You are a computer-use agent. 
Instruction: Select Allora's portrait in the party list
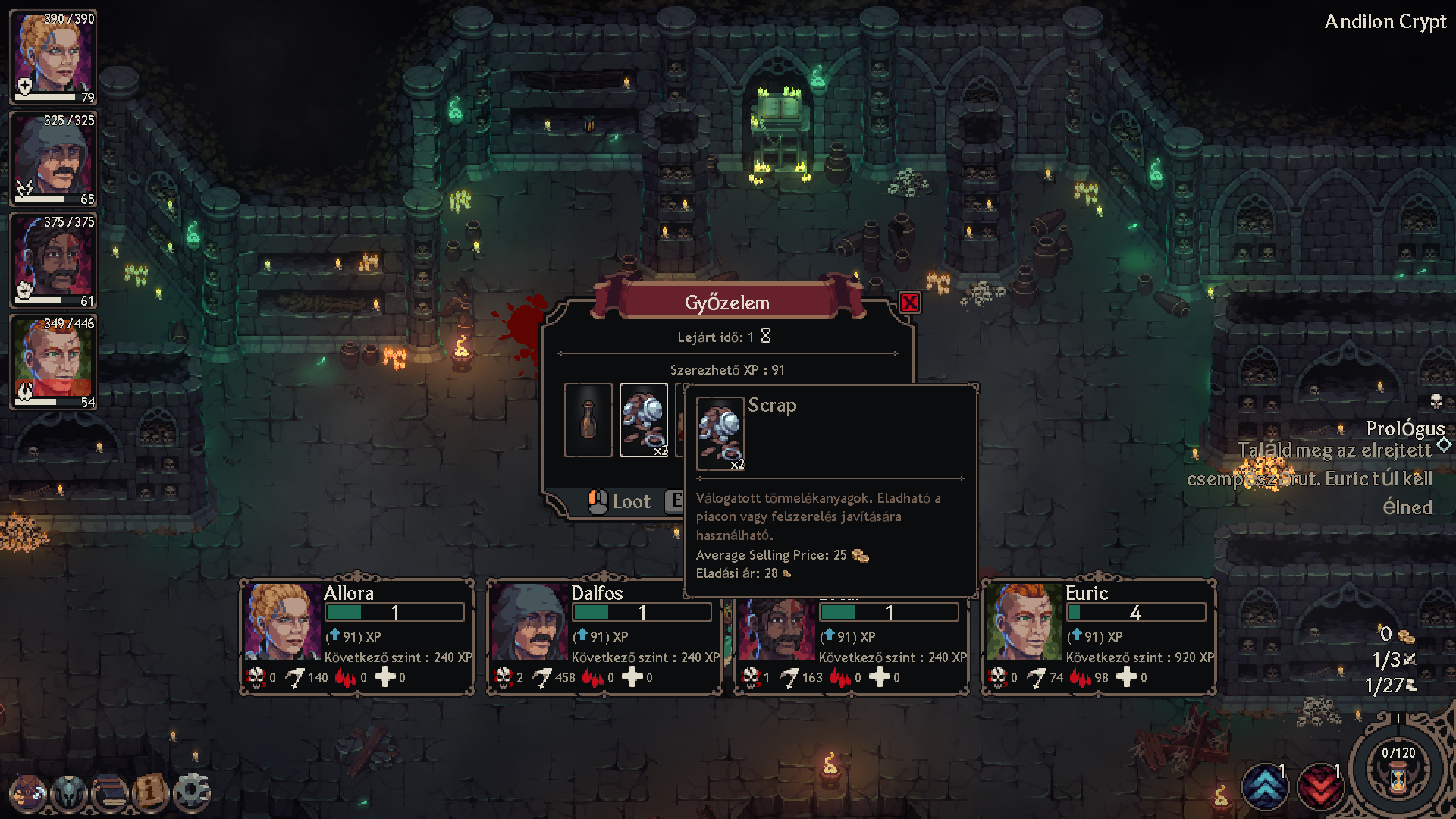[53, 58]
